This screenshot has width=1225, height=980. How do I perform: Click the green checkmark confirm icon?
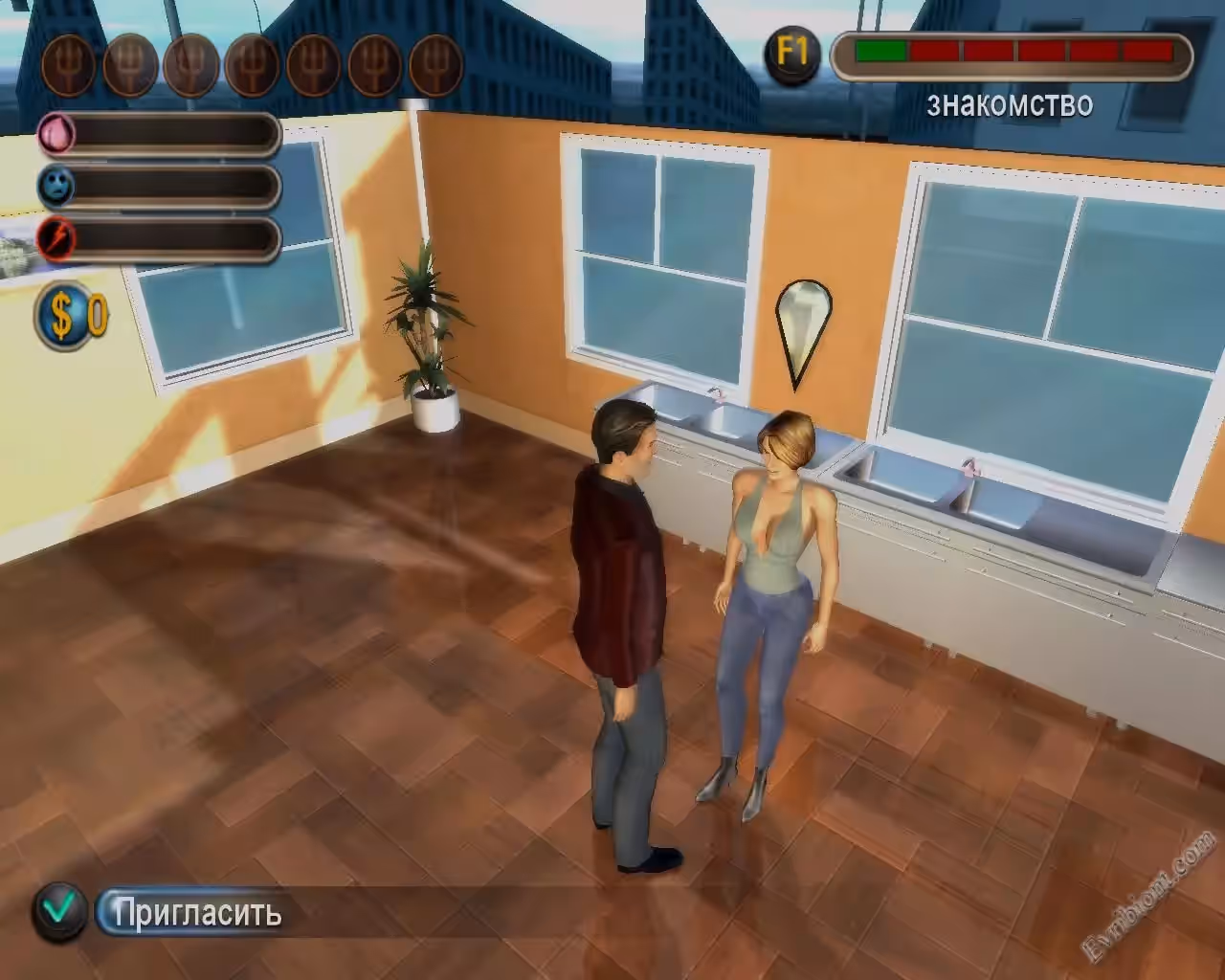[59, 911]
